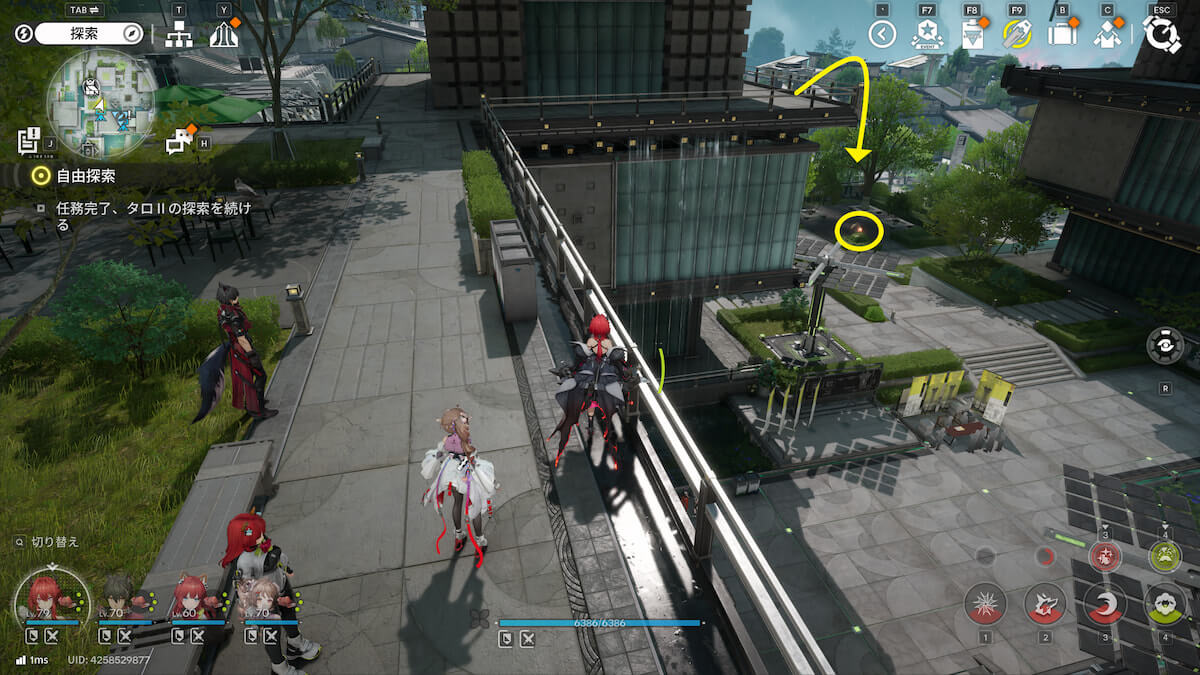Viewport: 1200px width, 675px height.
Task: Open the triple-arrow tower icon with orange badge
Action: click(x=224, y=35)
